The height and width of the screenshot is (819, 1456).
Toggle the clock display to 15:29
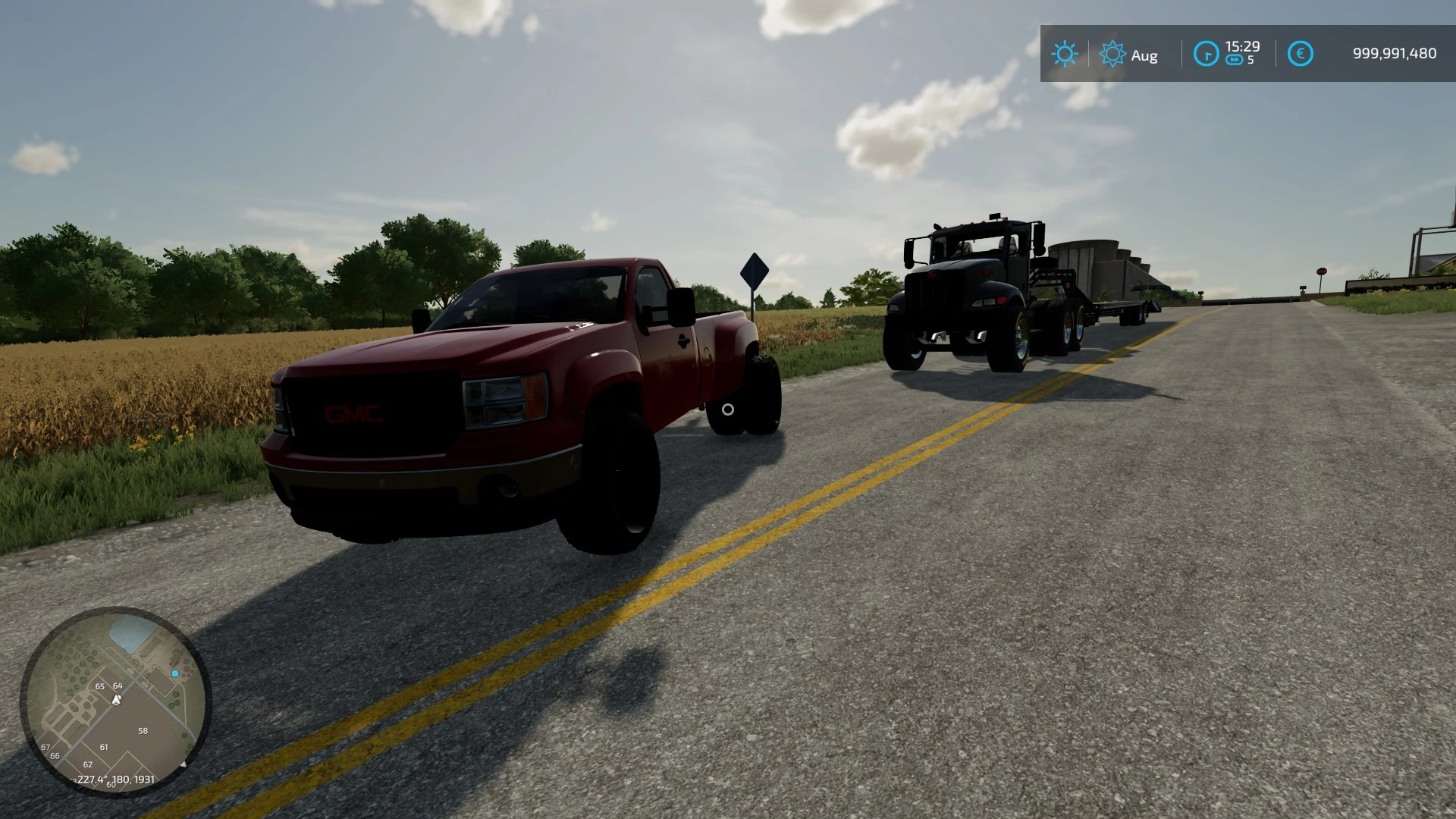pos(1243,46)
